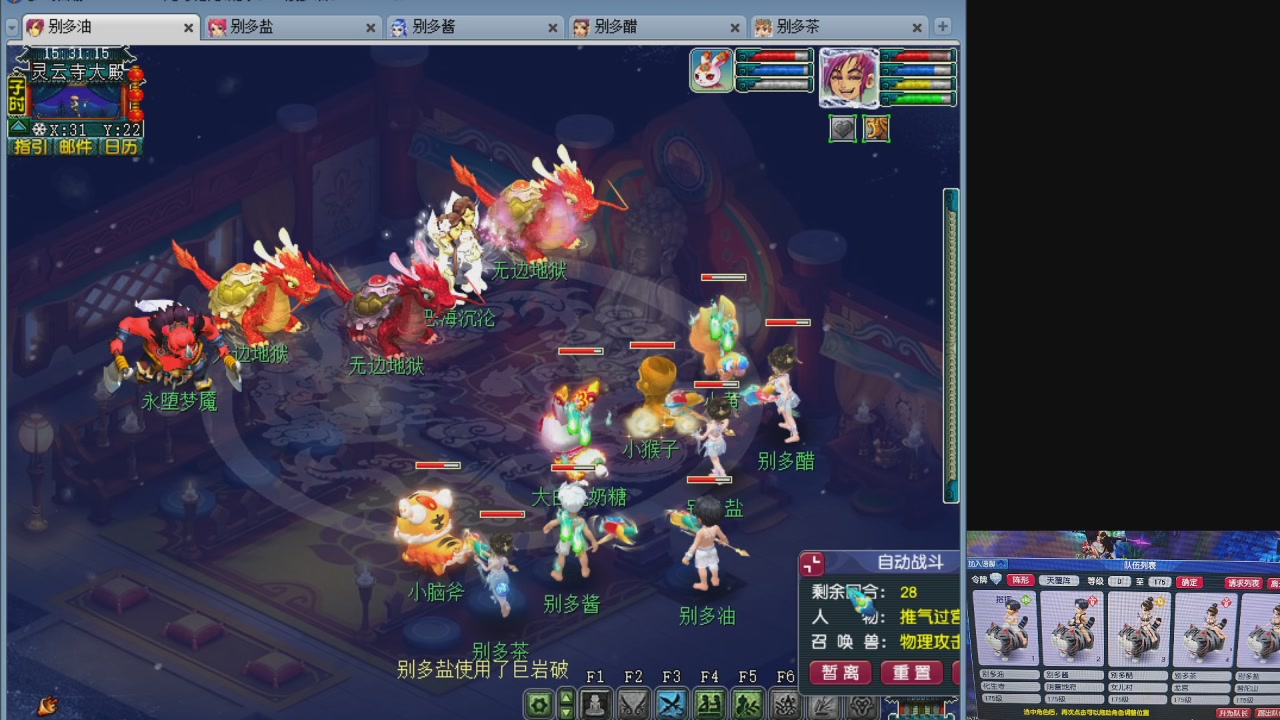This screenshot has width=1280, height=720.
Task: Open the 天覆阵 formation dropdown
Action: 1059,582
